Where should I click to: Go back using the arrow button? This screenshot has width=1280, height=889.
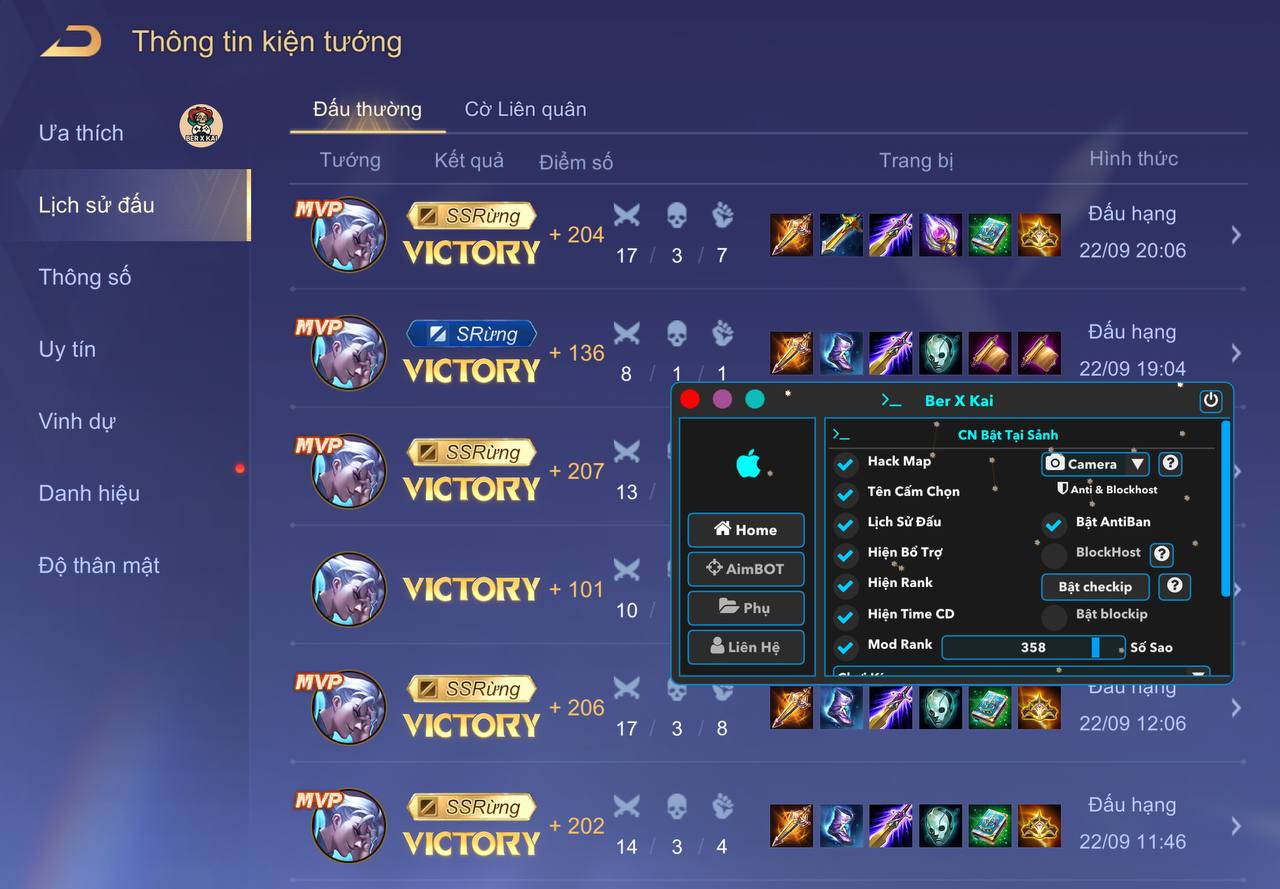coord(71,42)
